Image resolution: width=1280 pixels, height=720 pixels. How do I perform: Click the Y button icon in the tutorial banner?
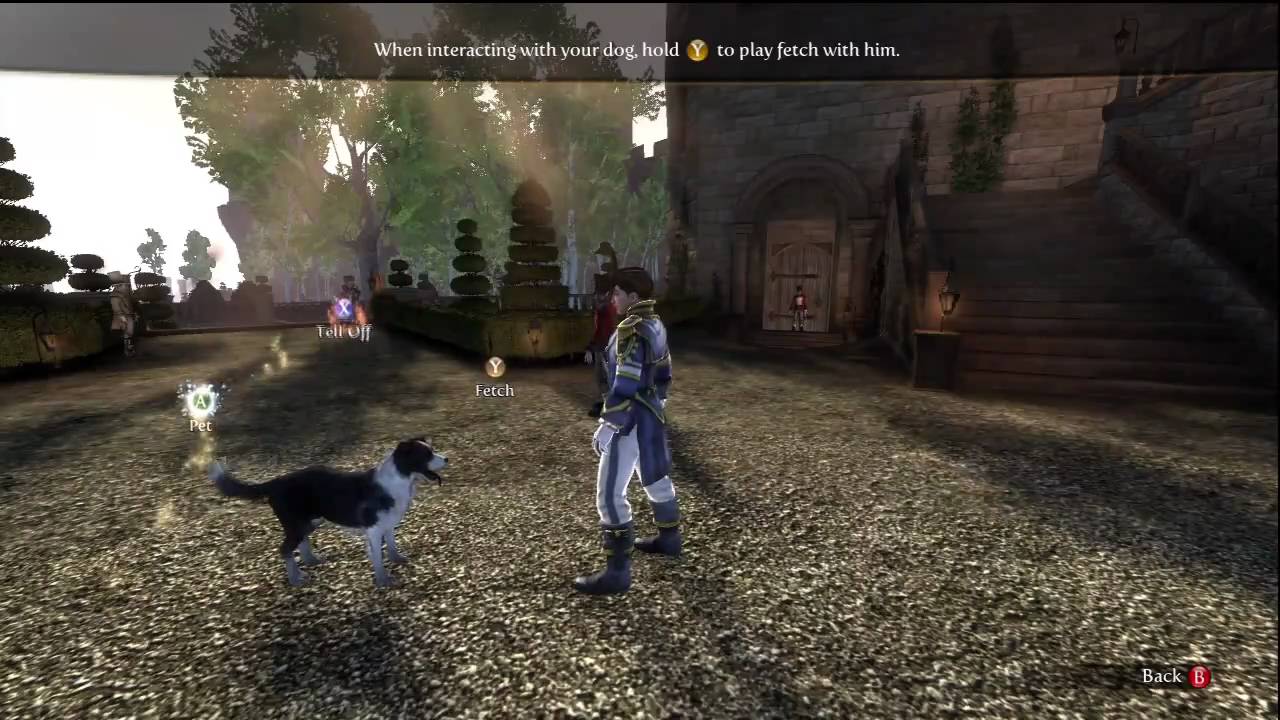click(x=696, y=49)
